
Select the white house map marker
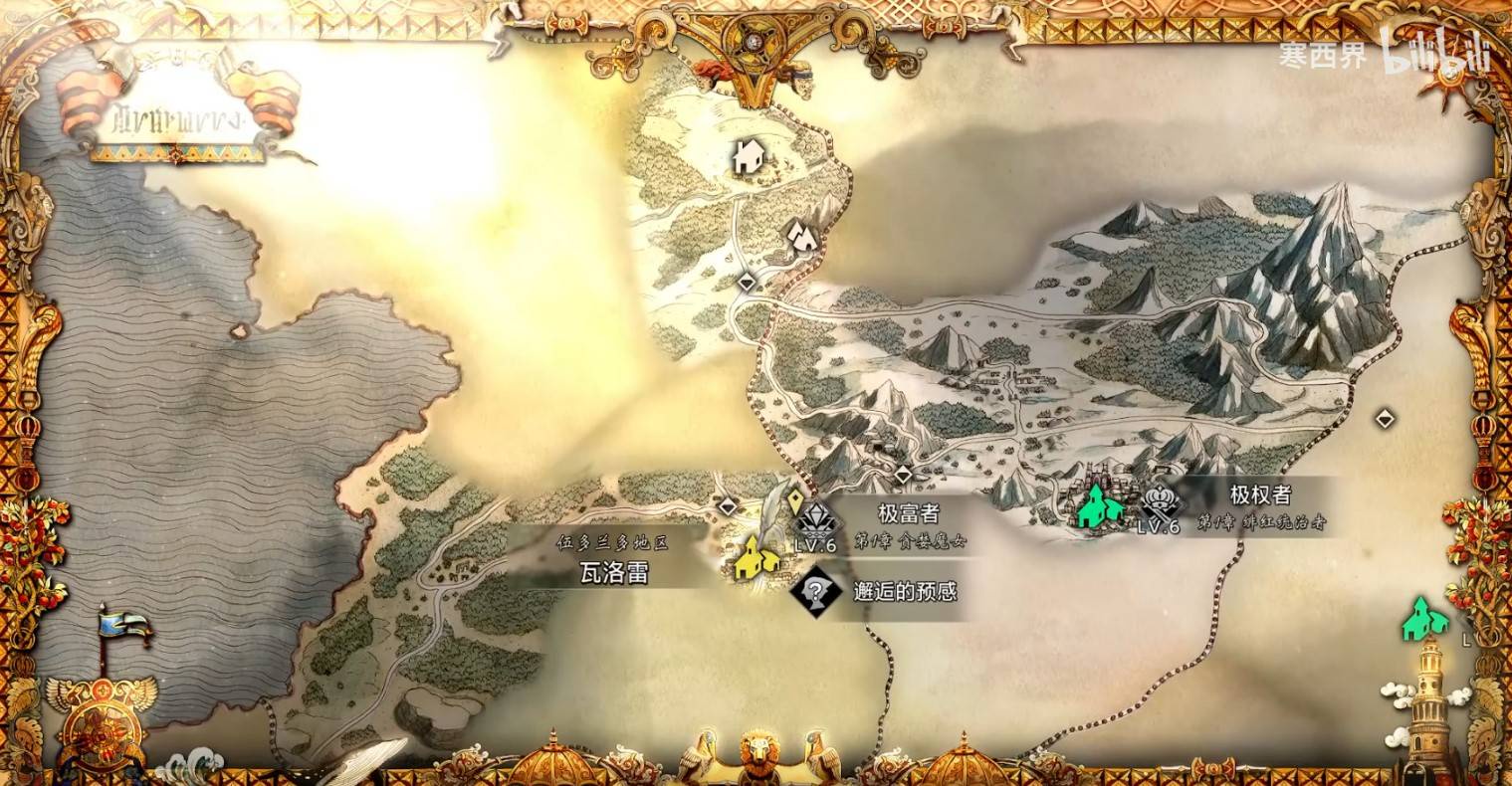[749, 156]
